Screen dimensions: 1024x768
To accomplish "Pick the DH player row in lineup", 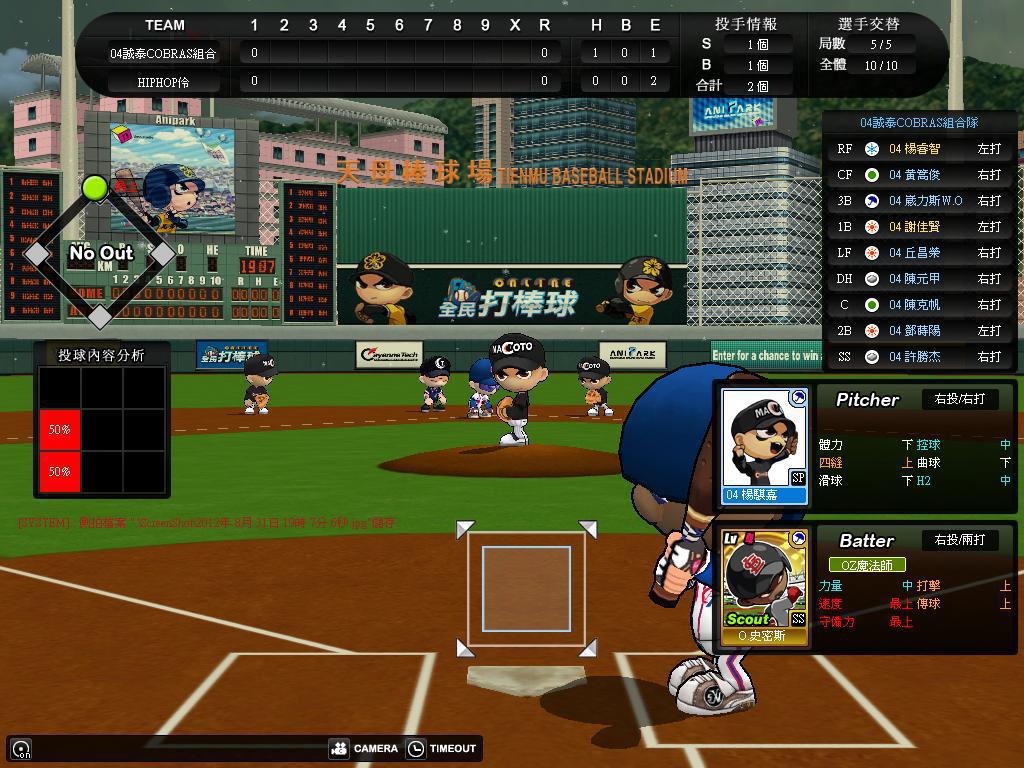I will point(920,279).
